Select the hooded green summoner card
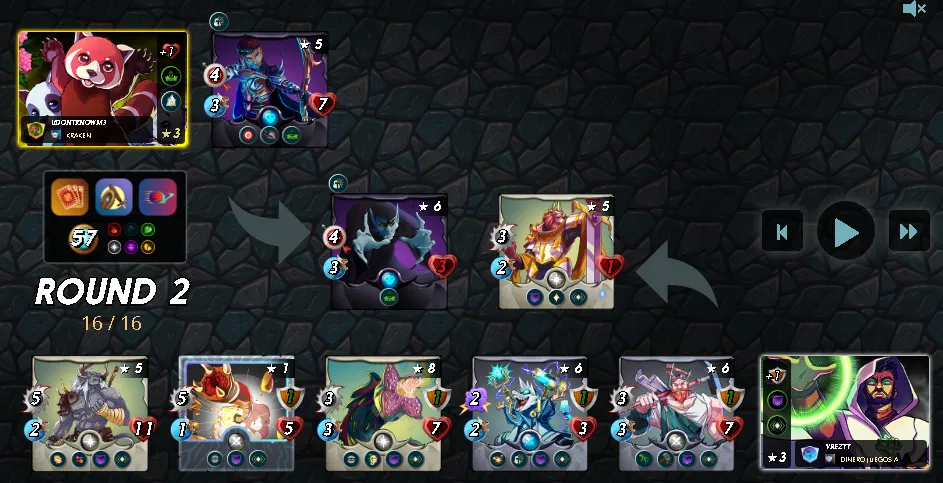The image size is (943, 483). tap(845, 411)
